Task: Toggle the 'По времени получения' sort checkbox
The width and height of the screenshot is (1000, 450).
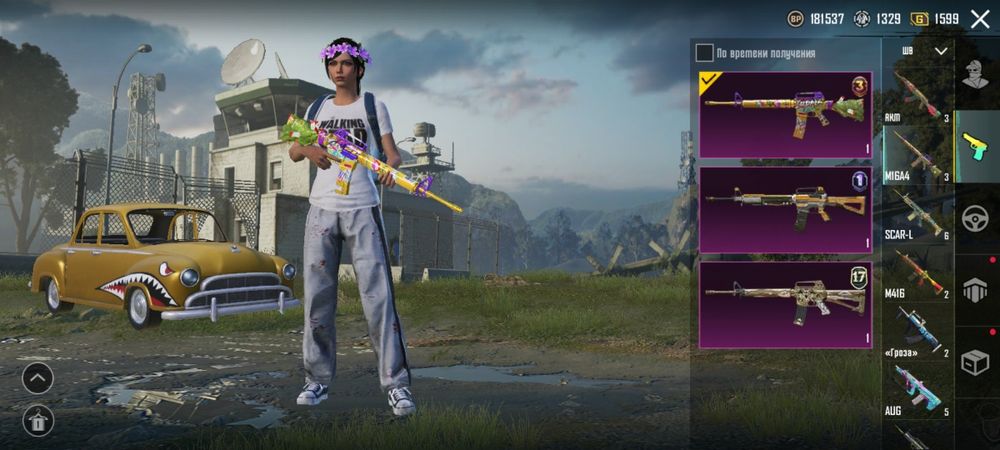Action: tap(705, 52)
